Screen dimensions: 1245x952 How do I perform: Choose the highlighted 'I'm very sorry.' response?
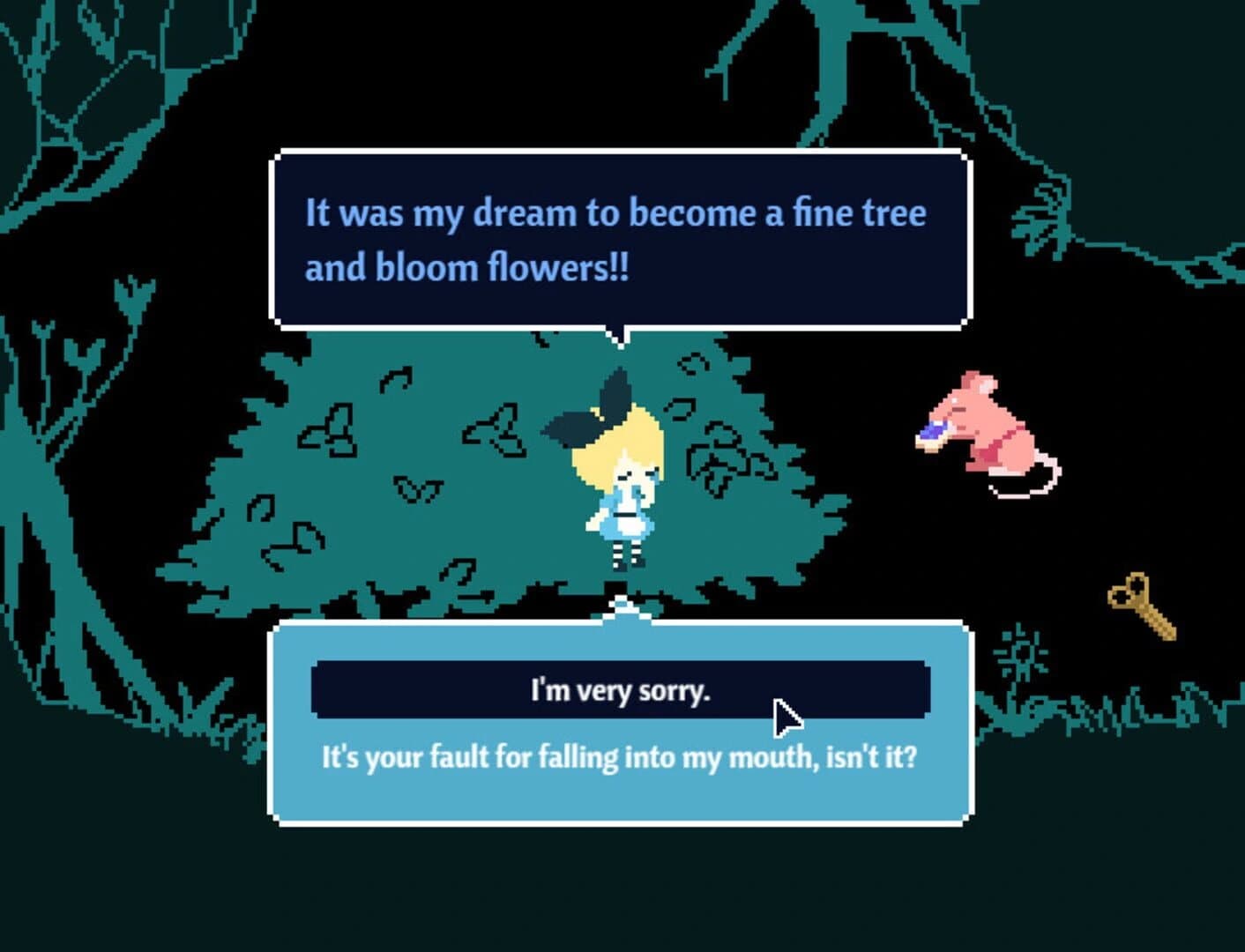pyautogui.click(x=620, y=691)
